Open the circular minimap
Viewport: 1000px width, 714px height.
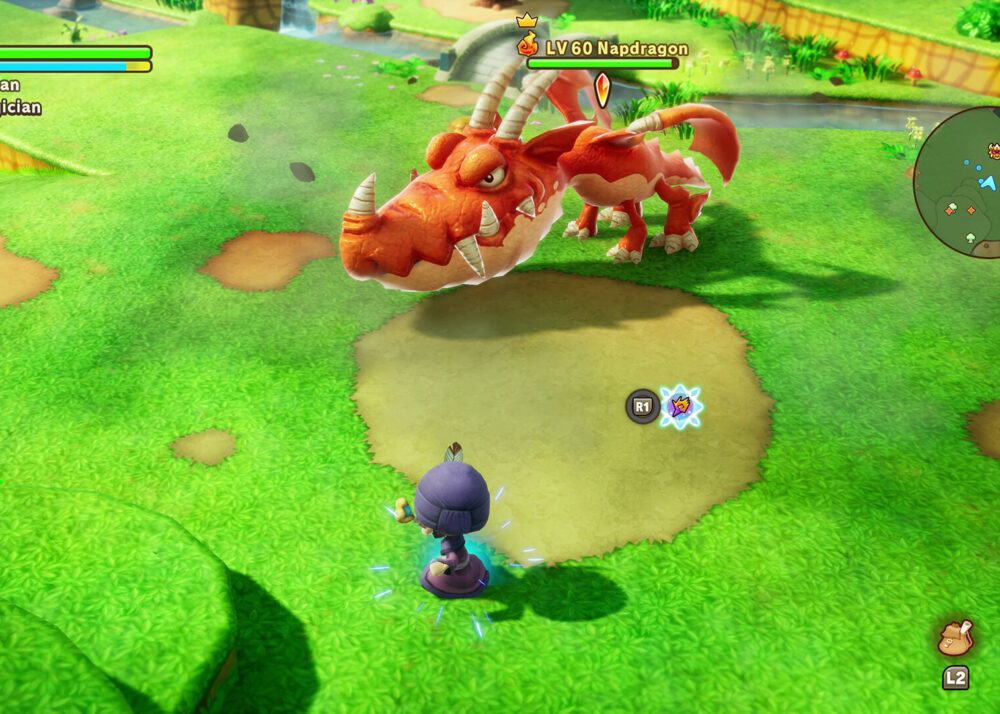coord(962,183)
